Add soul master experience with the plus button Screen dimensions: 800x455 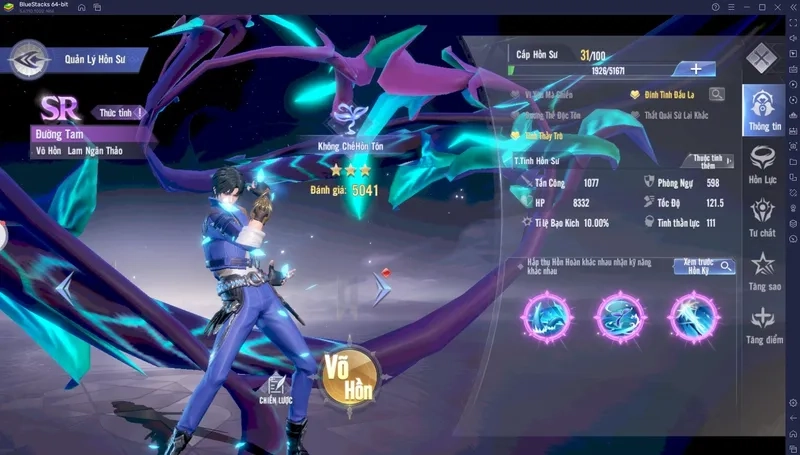(696, 69)
